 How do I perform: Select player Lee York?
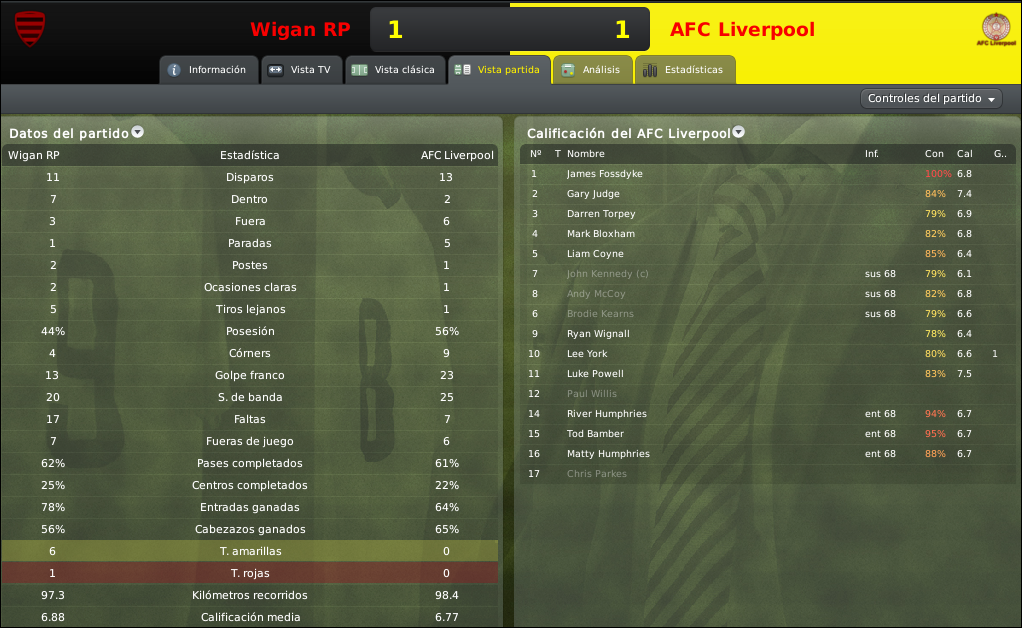586,354
